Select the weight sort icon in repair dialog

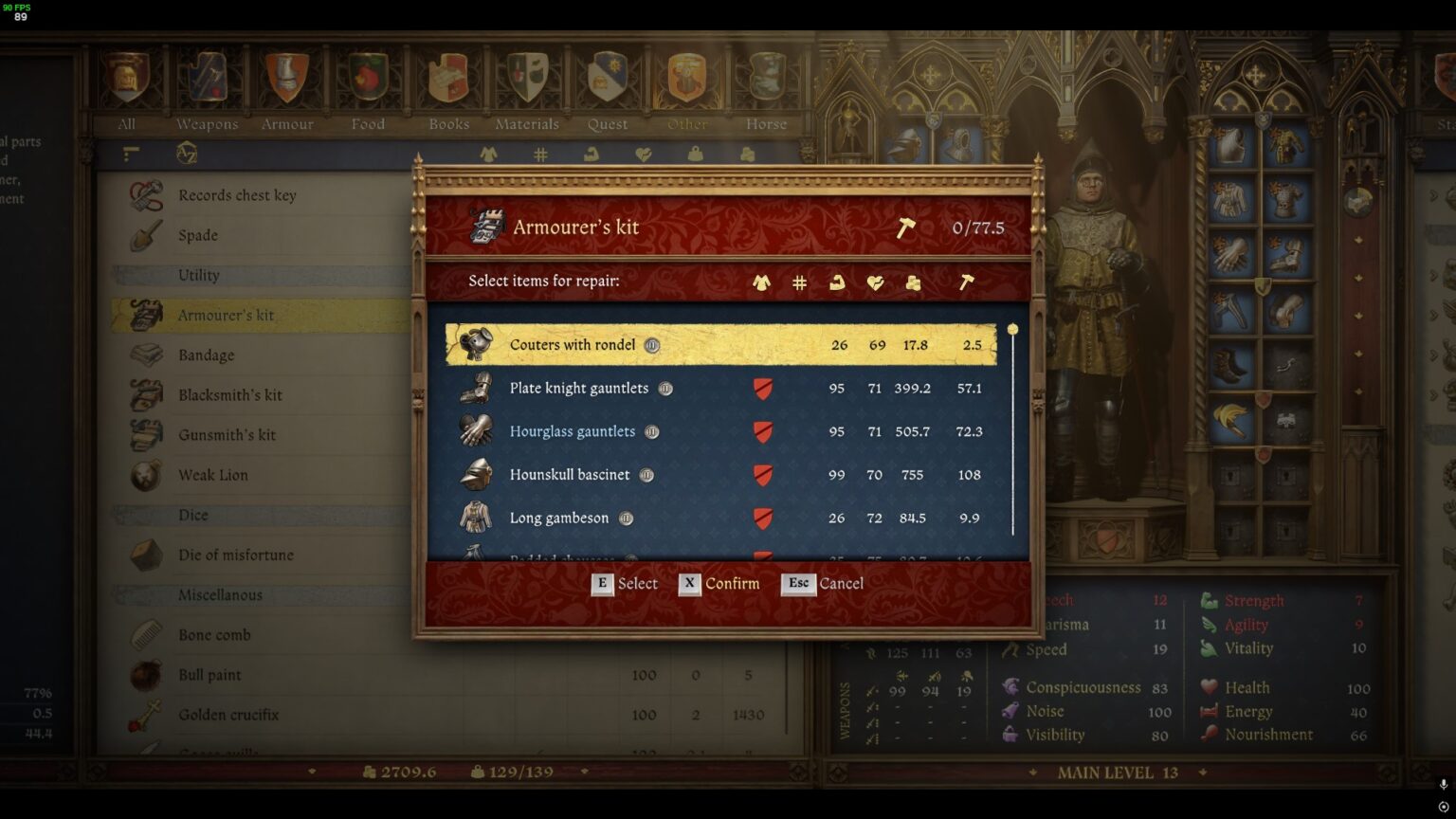pyautogui.click(x=912, y=282)
